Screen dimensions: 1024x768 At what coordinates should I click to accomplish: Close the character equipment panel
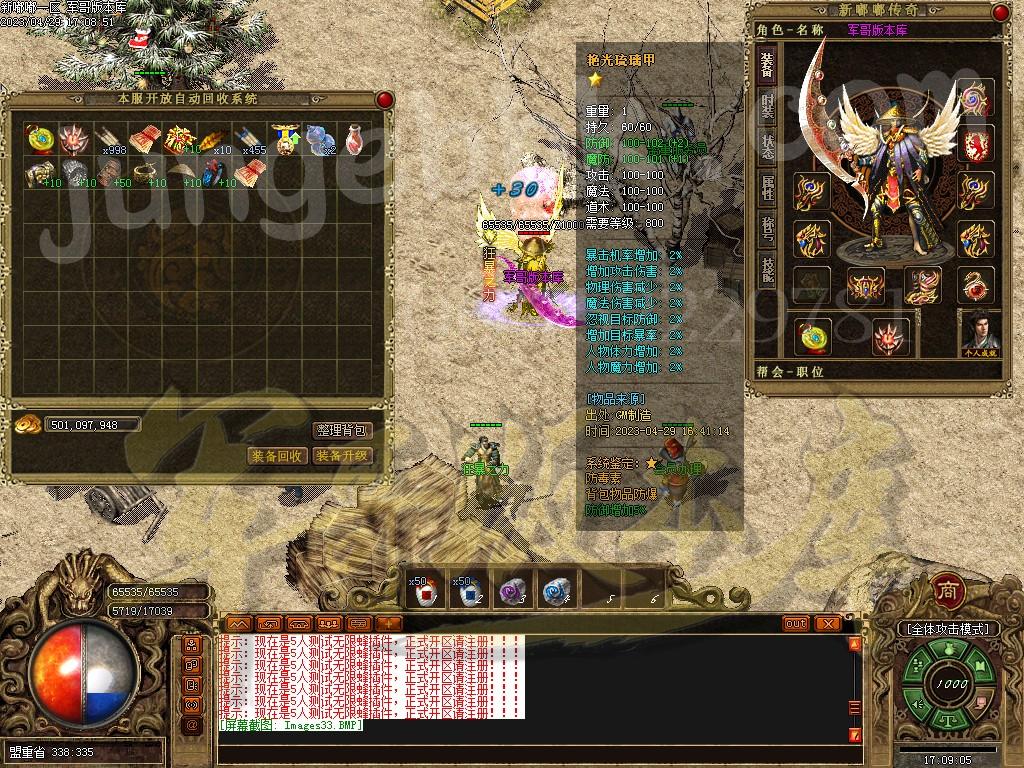(1002, 12)
